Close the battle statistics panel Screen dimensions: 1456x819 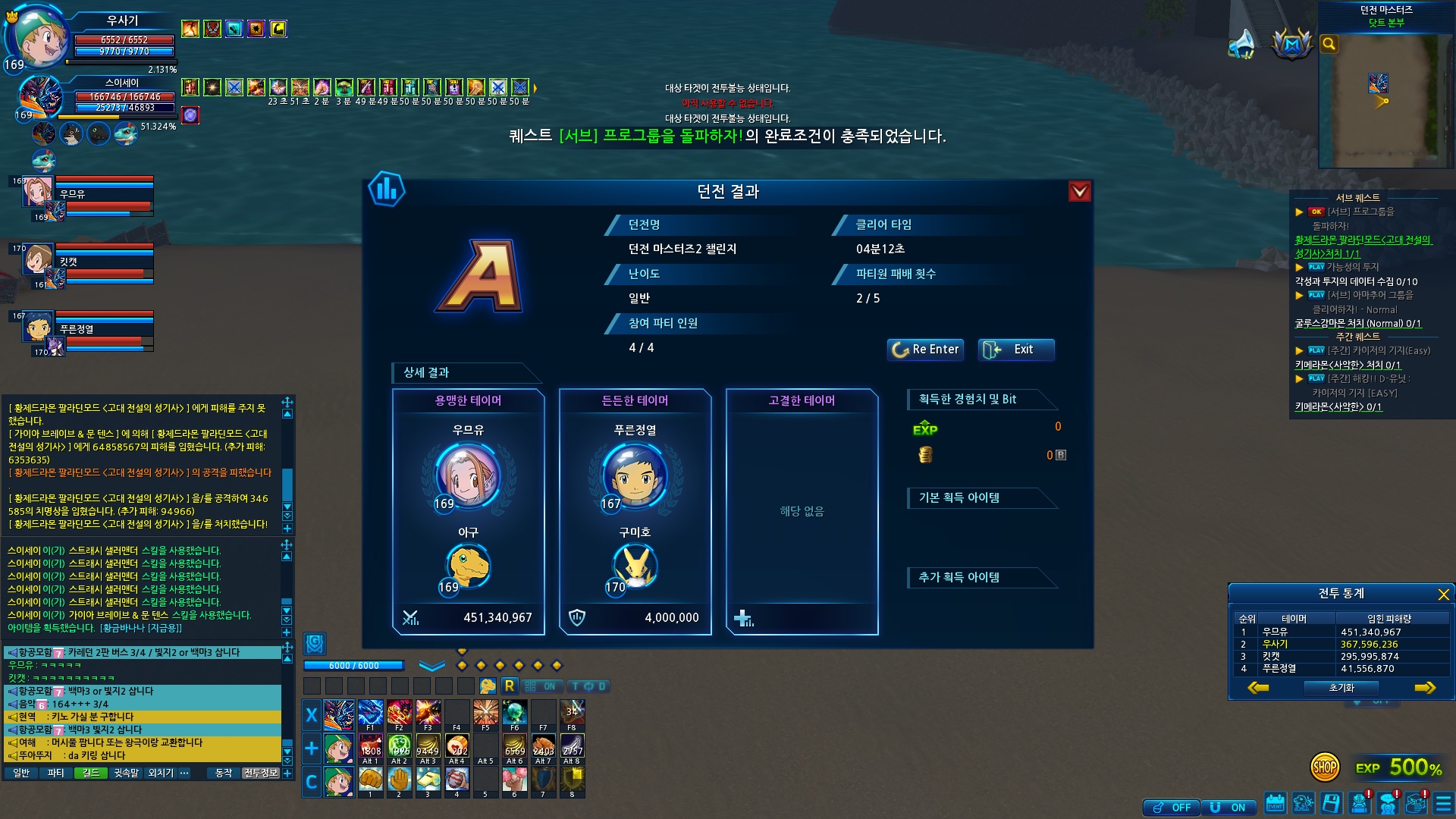(1443, 595)
